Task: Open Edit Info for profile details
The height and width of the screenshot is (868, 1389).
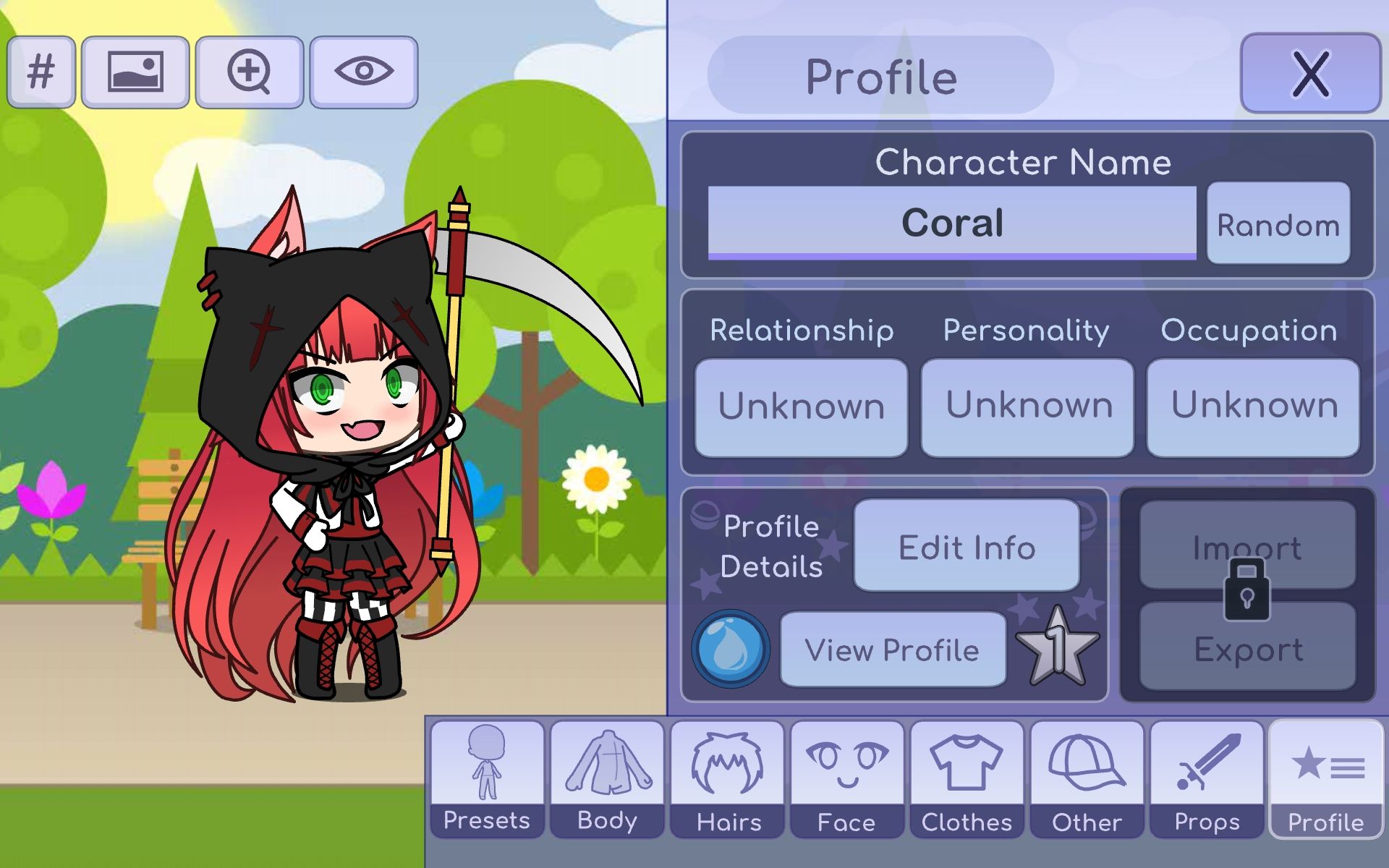Action: (967, 546)
